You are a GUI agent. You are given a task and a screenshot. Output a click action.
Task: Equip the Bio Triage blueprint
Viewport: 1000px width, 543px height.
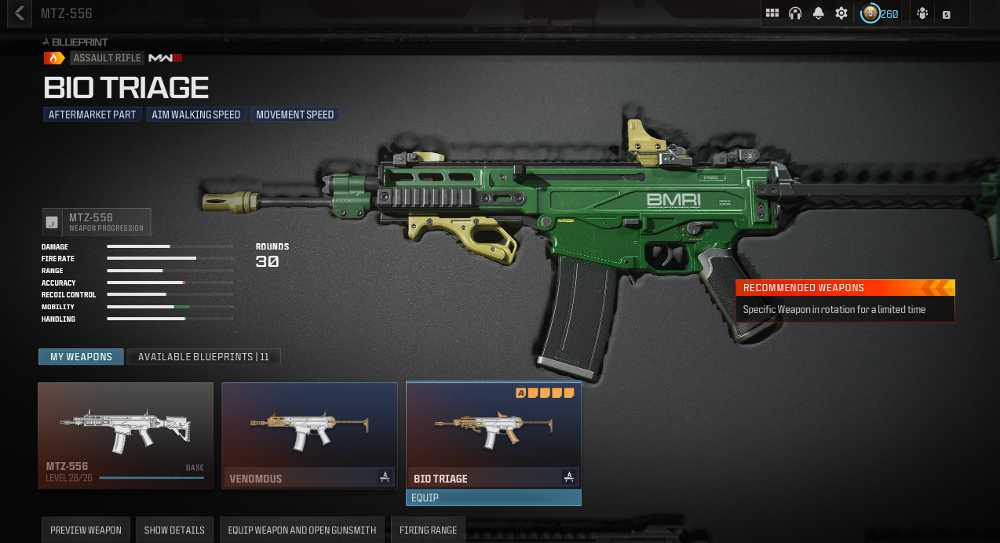click(x=493, y=497)
